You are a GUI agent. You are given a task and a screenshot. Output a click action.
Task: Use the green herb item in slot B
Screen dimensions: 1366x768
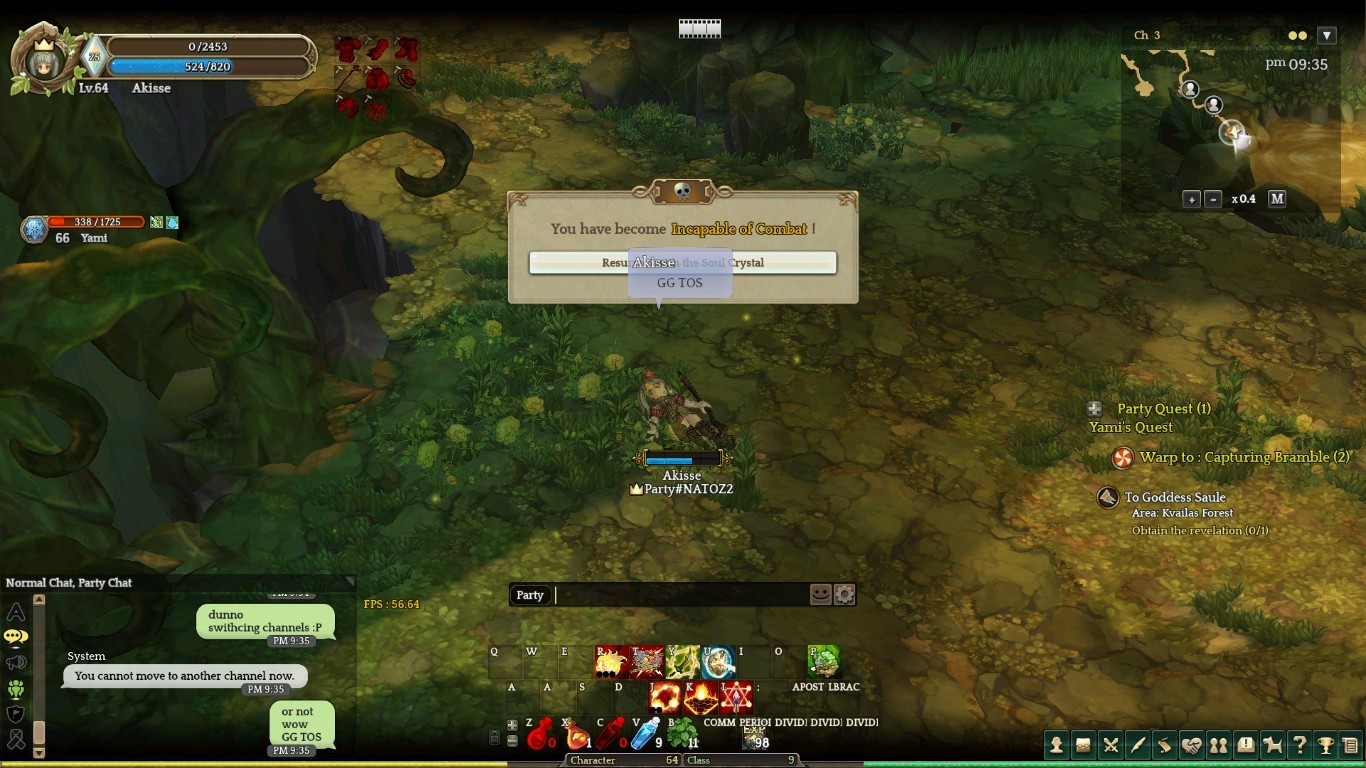point(682,733)
